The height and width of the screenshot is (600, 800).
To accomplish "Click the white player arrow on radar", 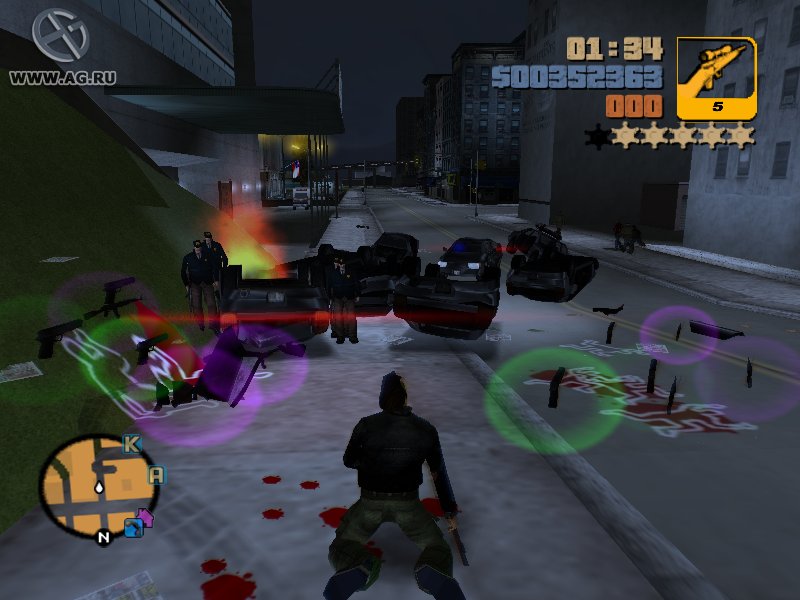I will pyautogui.click(x=99, y=488).
